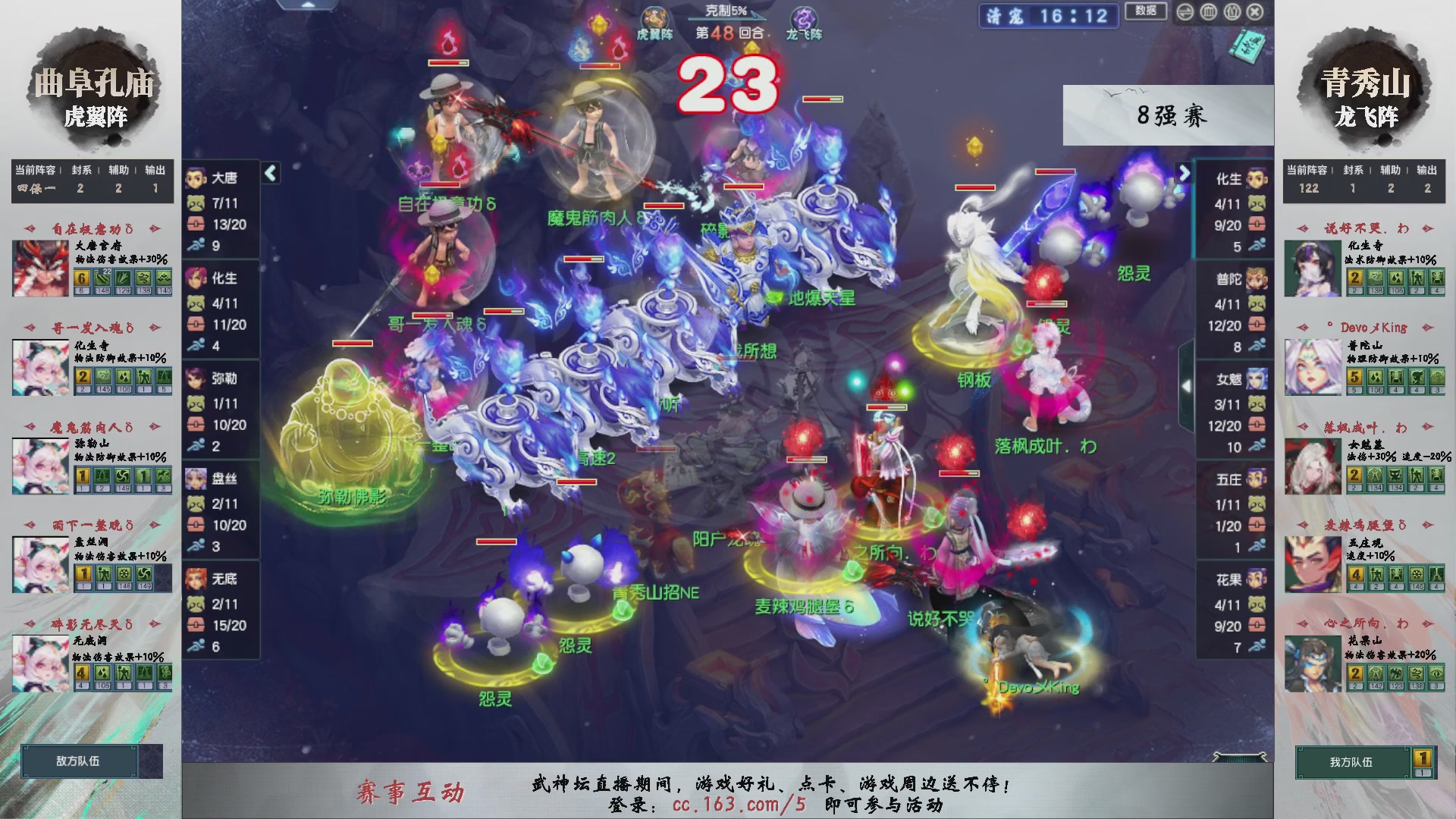Toggle the mute/circle icon next to 数据
This screenshot has width=1456, height=819.
click(1185, 11)
